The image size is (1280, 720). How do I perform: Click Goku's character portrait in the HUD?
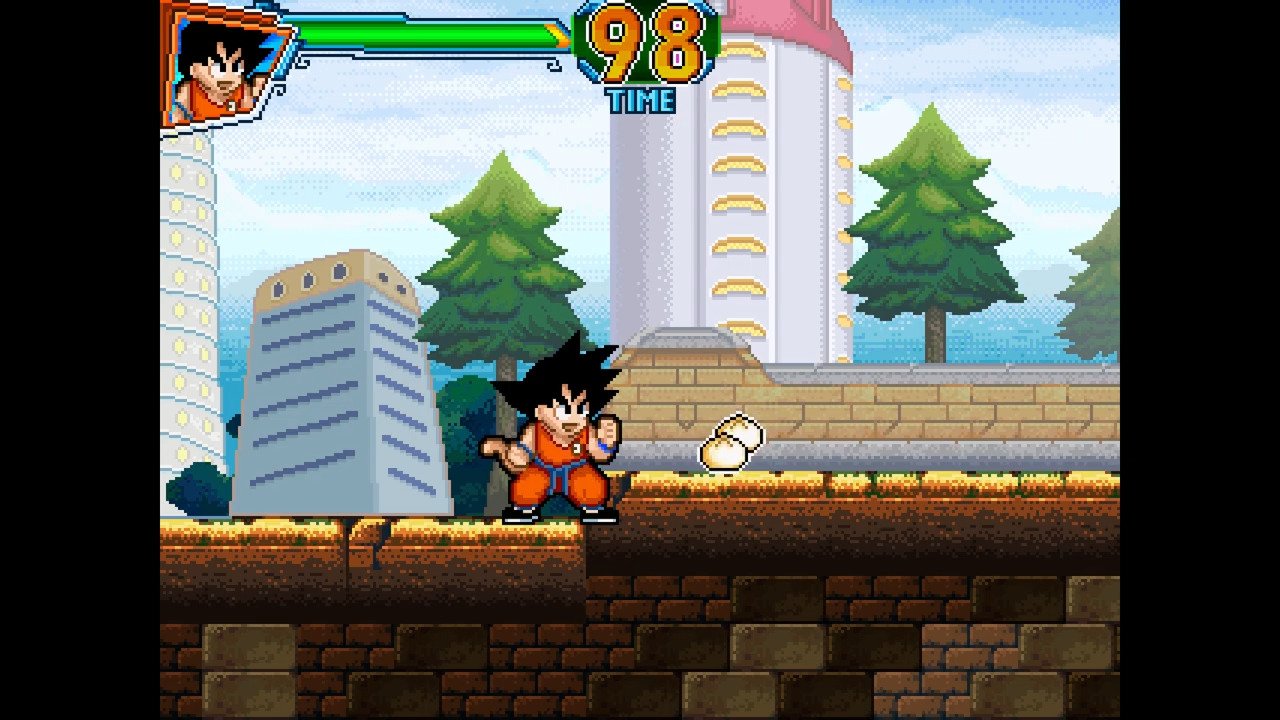(x=224, y=66)
